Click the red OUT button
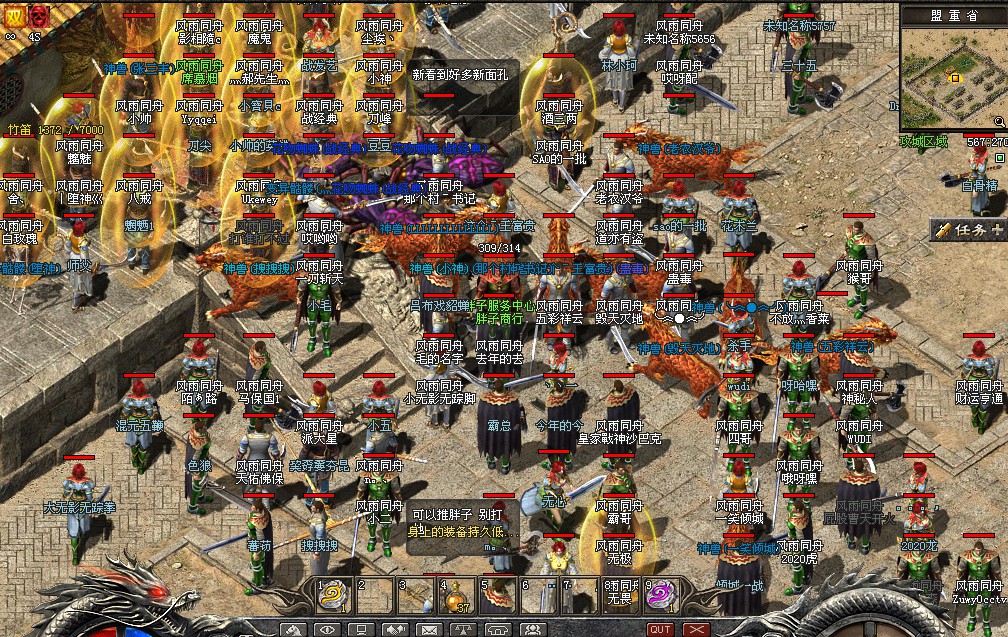The height and width of the screenshot is (637, 1008). point(660,629)
